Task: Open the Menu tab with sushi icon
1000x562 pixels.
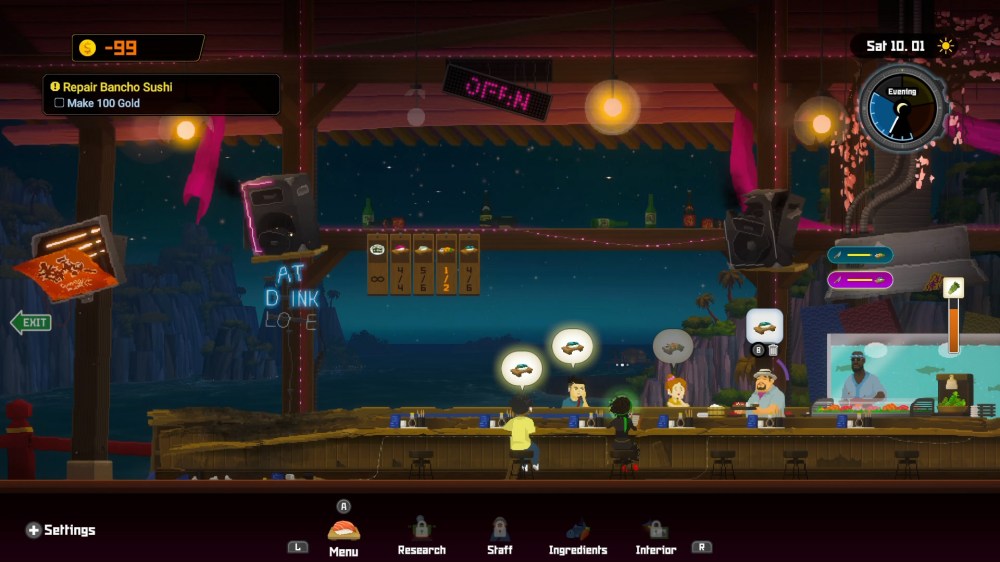Action: tap(343, 535)
